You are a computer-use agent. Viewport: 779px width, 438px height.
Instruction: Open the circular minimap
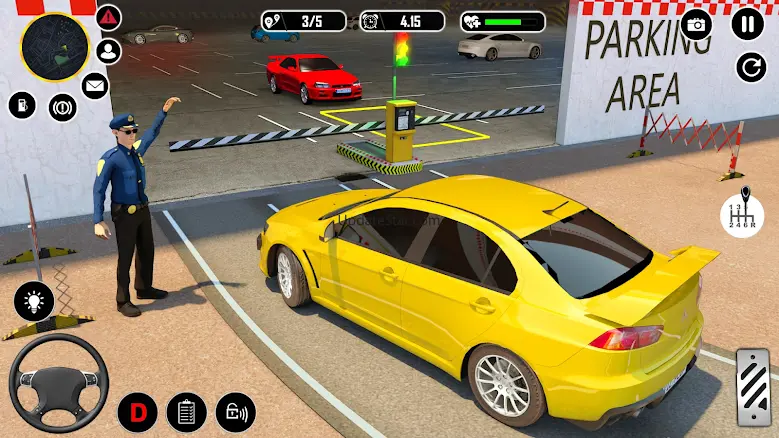point(52,46)
